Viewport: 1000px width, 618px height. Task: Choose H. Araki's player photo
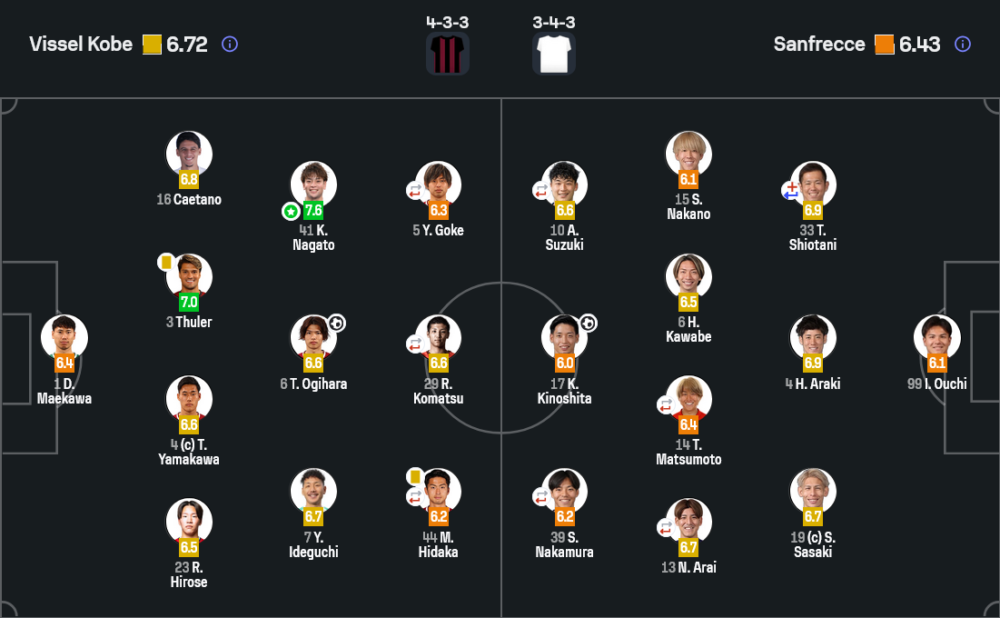pyautogui.click(x=813, y=338)
